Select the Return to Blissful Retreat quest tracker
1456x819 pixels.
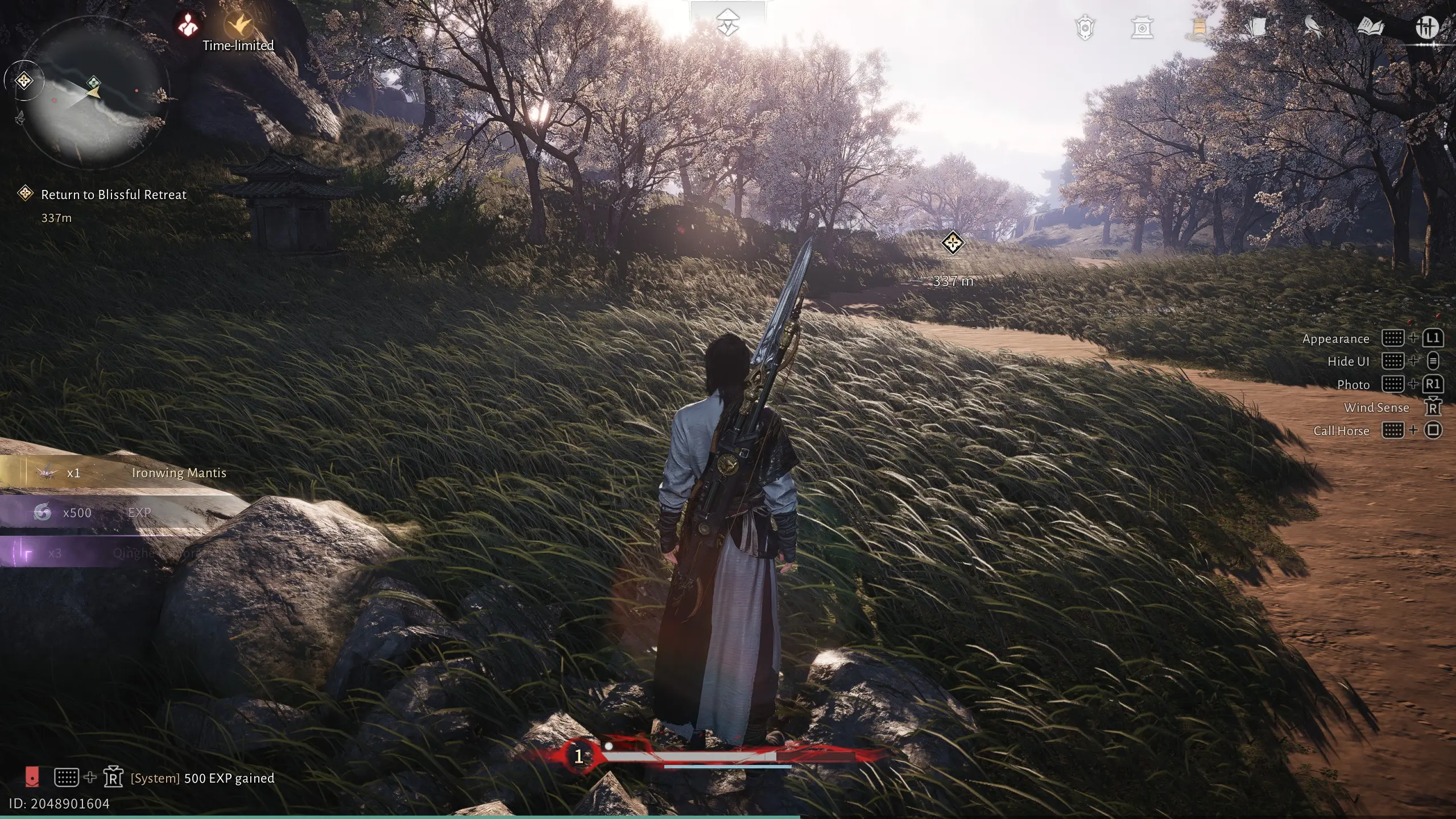[113, 195]
